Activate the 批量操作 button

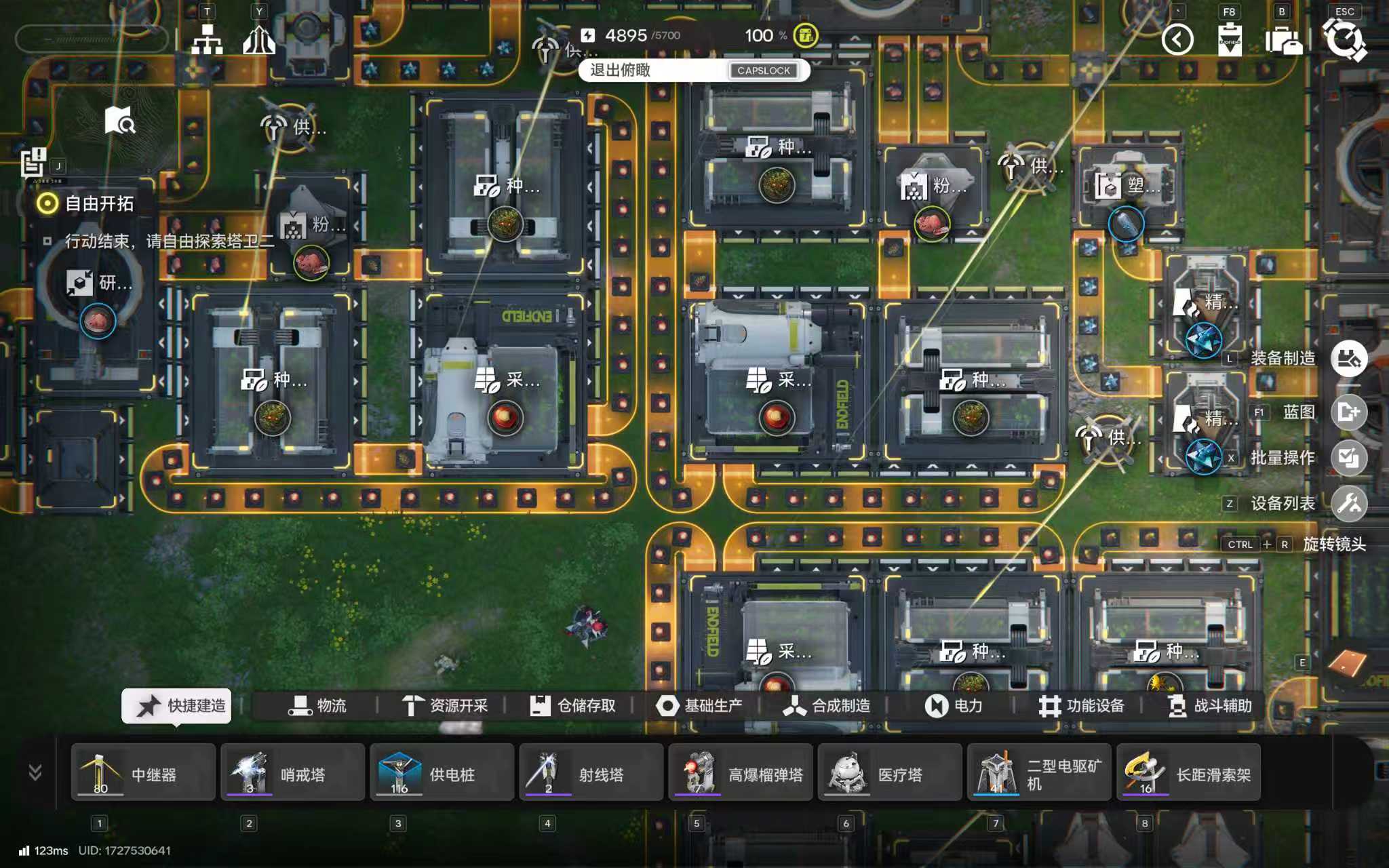[1348, 458]
